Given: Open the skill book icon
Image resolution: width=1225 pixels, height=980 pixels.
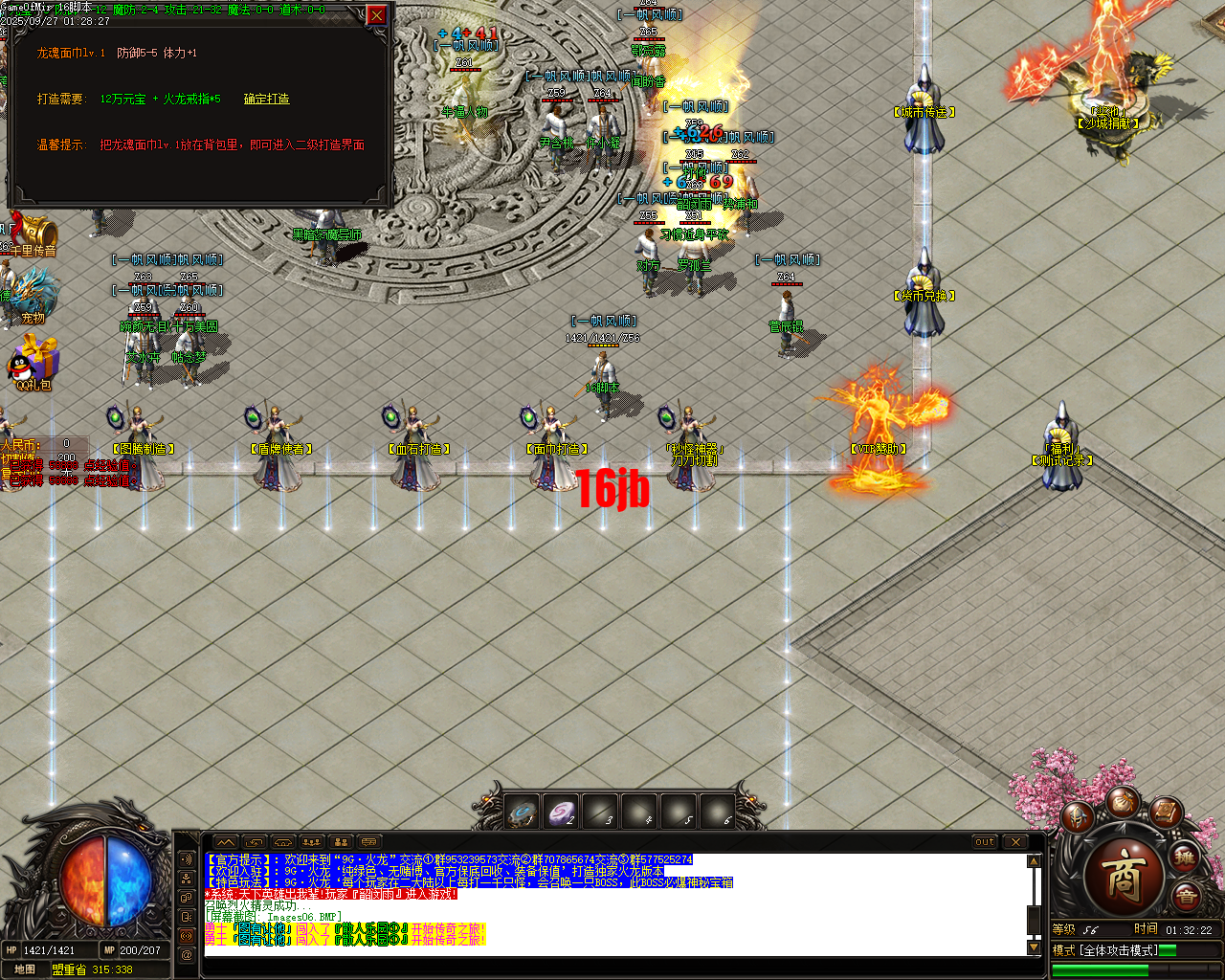Looking at the screenshot, I should point(1165,813).
